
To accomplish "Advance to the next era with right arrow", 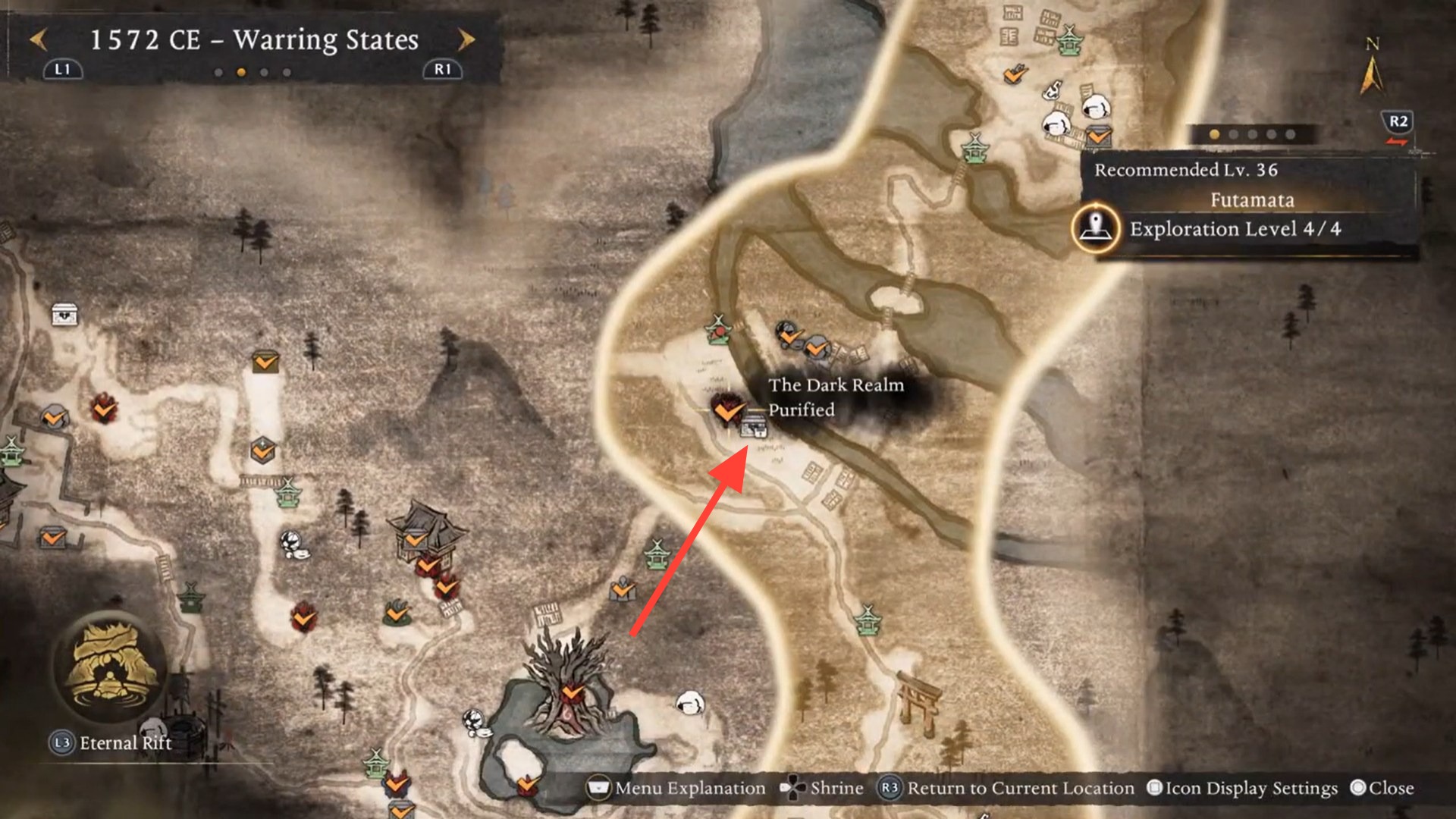I will point(466,39).
